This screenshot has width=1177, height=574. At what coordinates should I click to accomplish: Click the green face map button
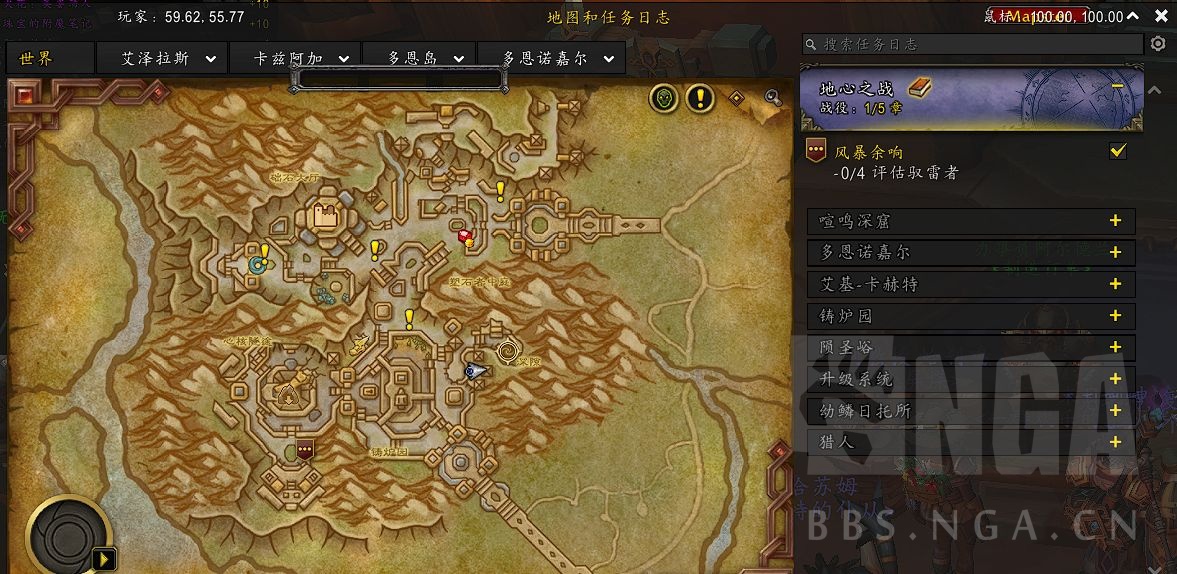pos(664,98)
